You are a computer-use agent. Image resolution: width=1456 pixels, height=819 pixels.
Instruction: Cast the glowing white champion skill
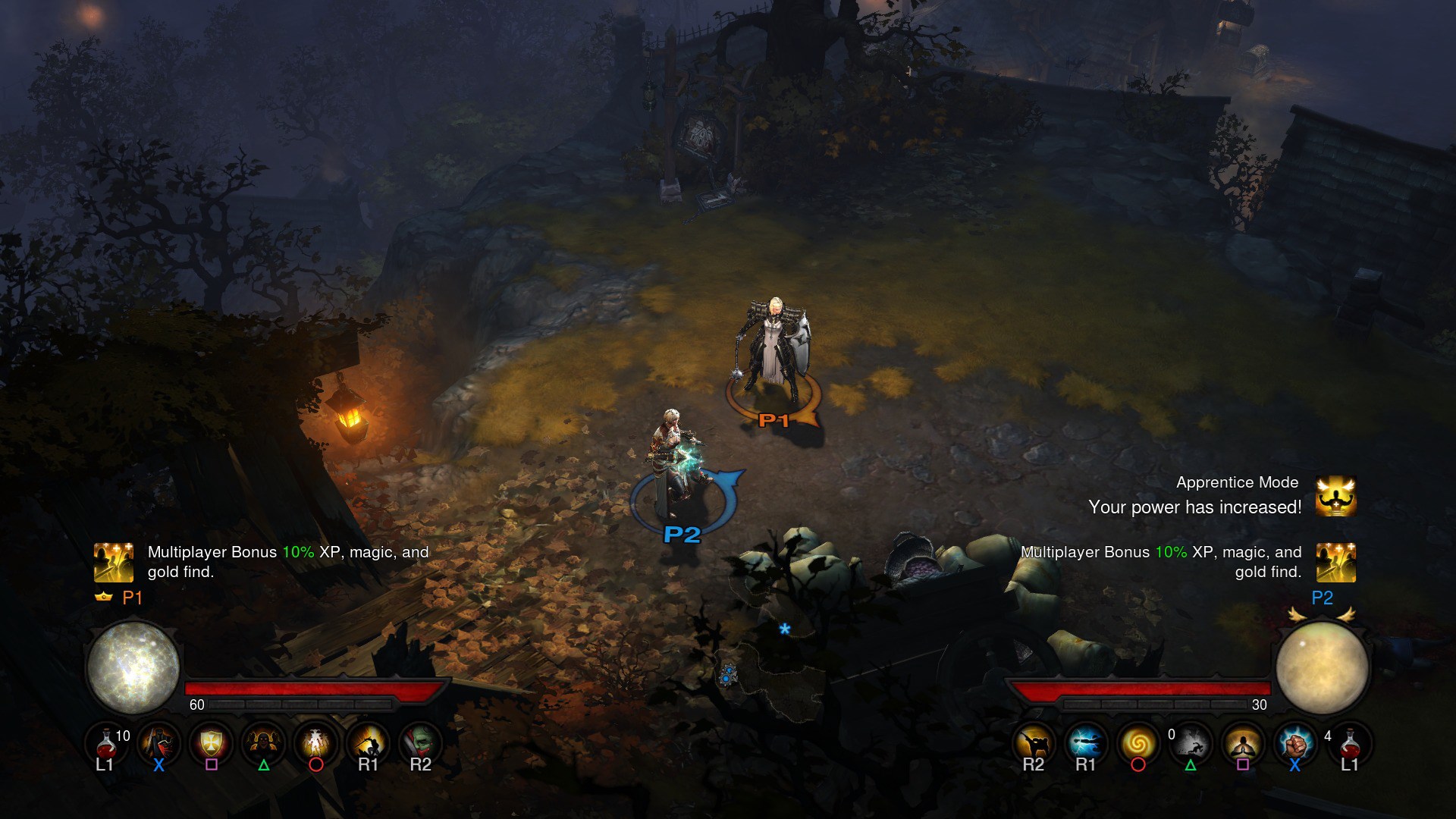pyautogui.click(x=315, y=742)
